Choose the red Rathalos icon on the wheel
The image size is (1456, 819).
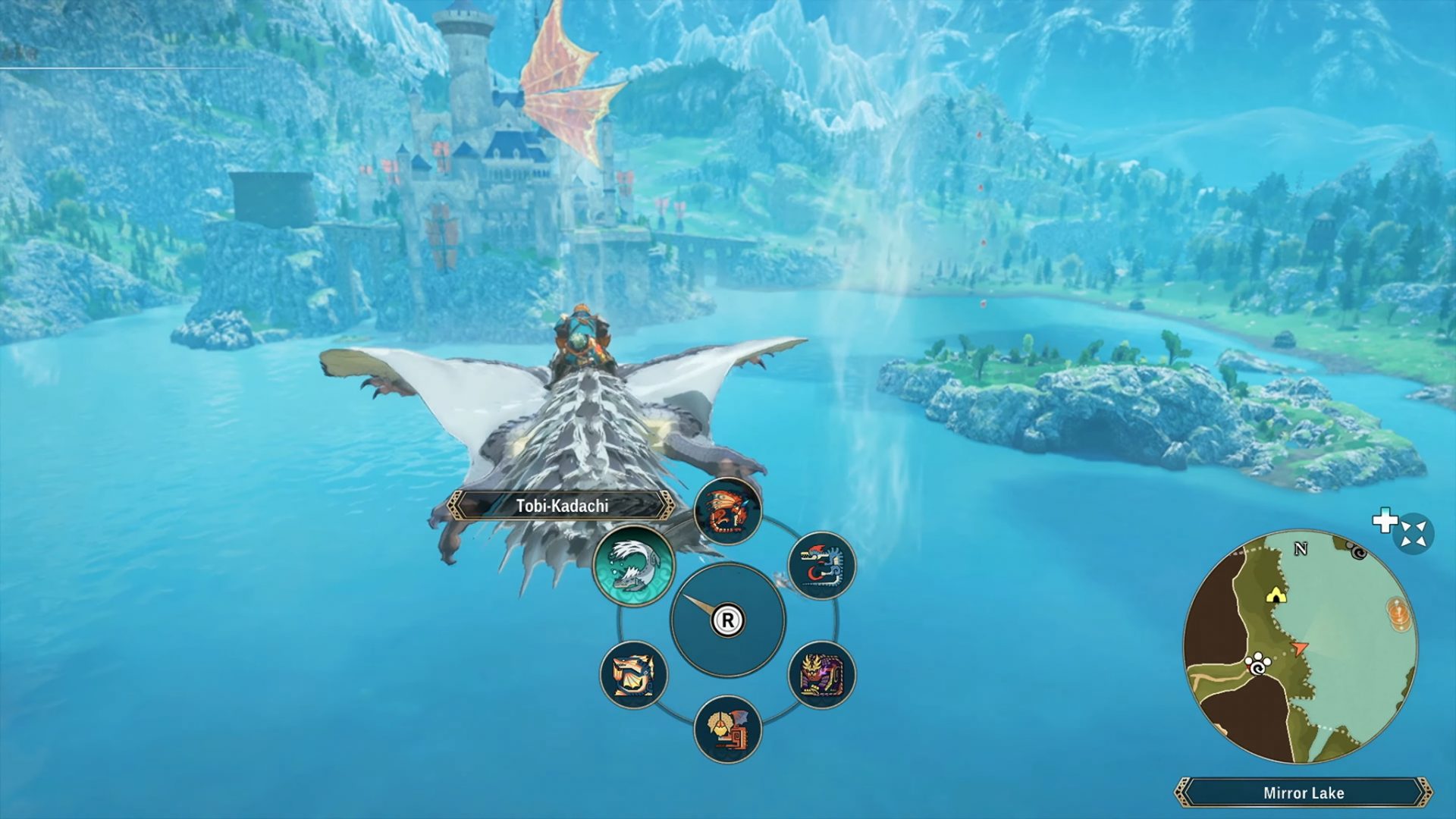coord(727,511)
